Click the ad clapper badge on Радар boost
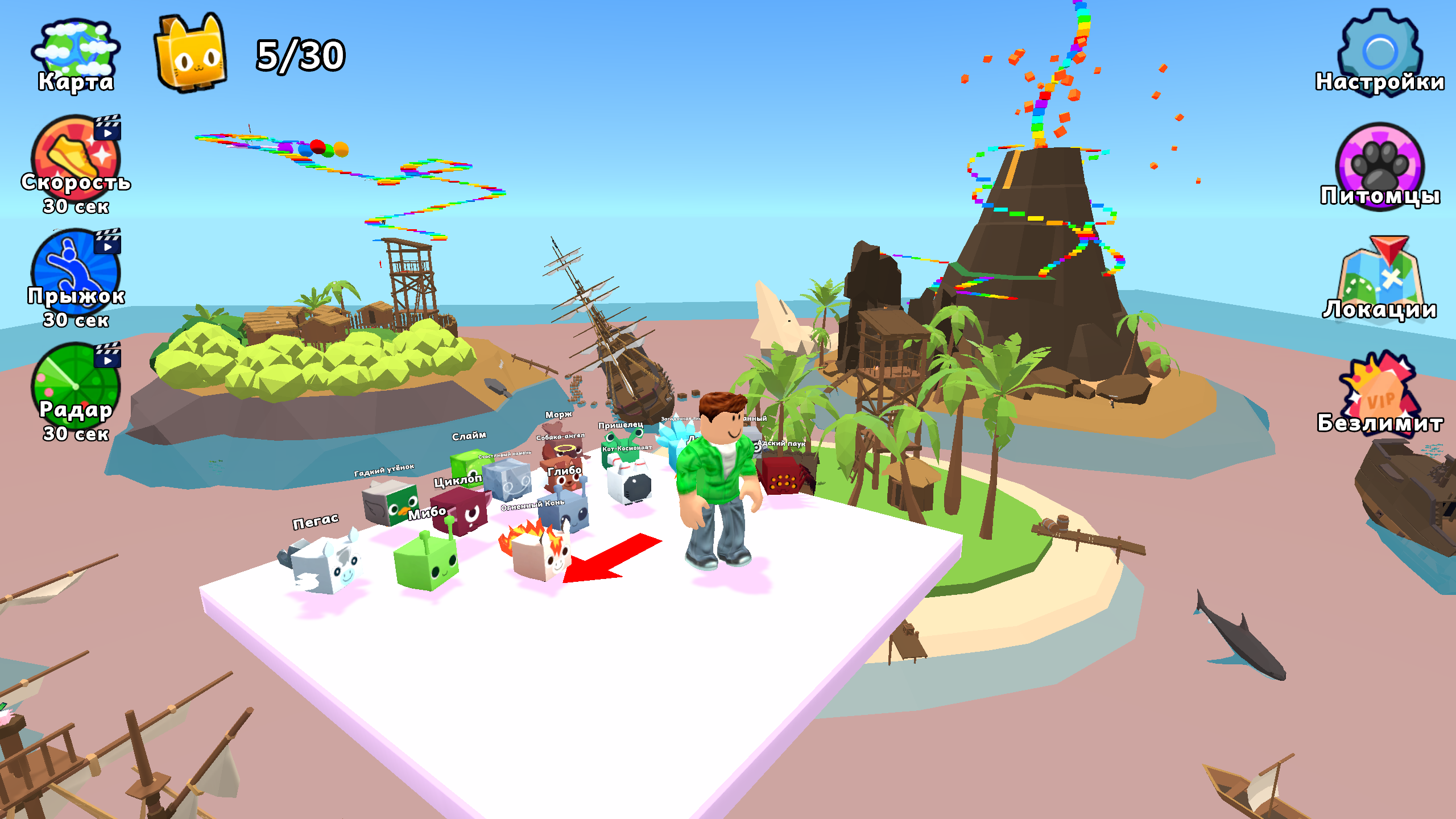1456x819 pixels. pyautogui.click(x=108, y=355)
